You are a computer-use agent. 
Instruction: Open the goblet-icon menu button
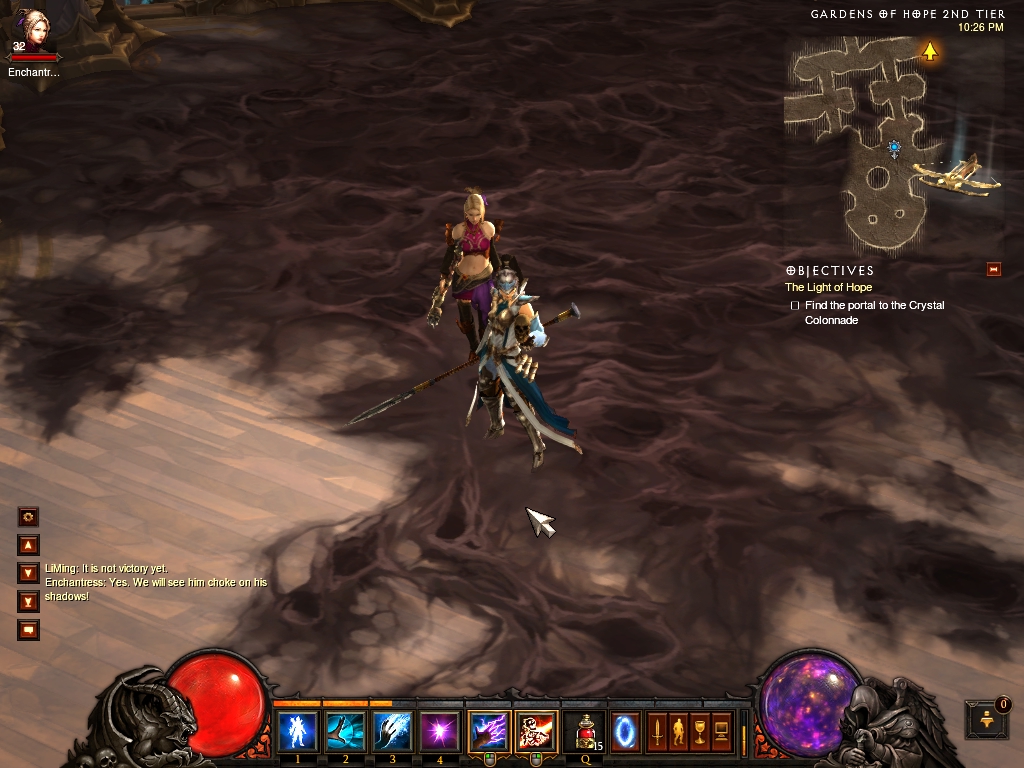pos(699,730)
